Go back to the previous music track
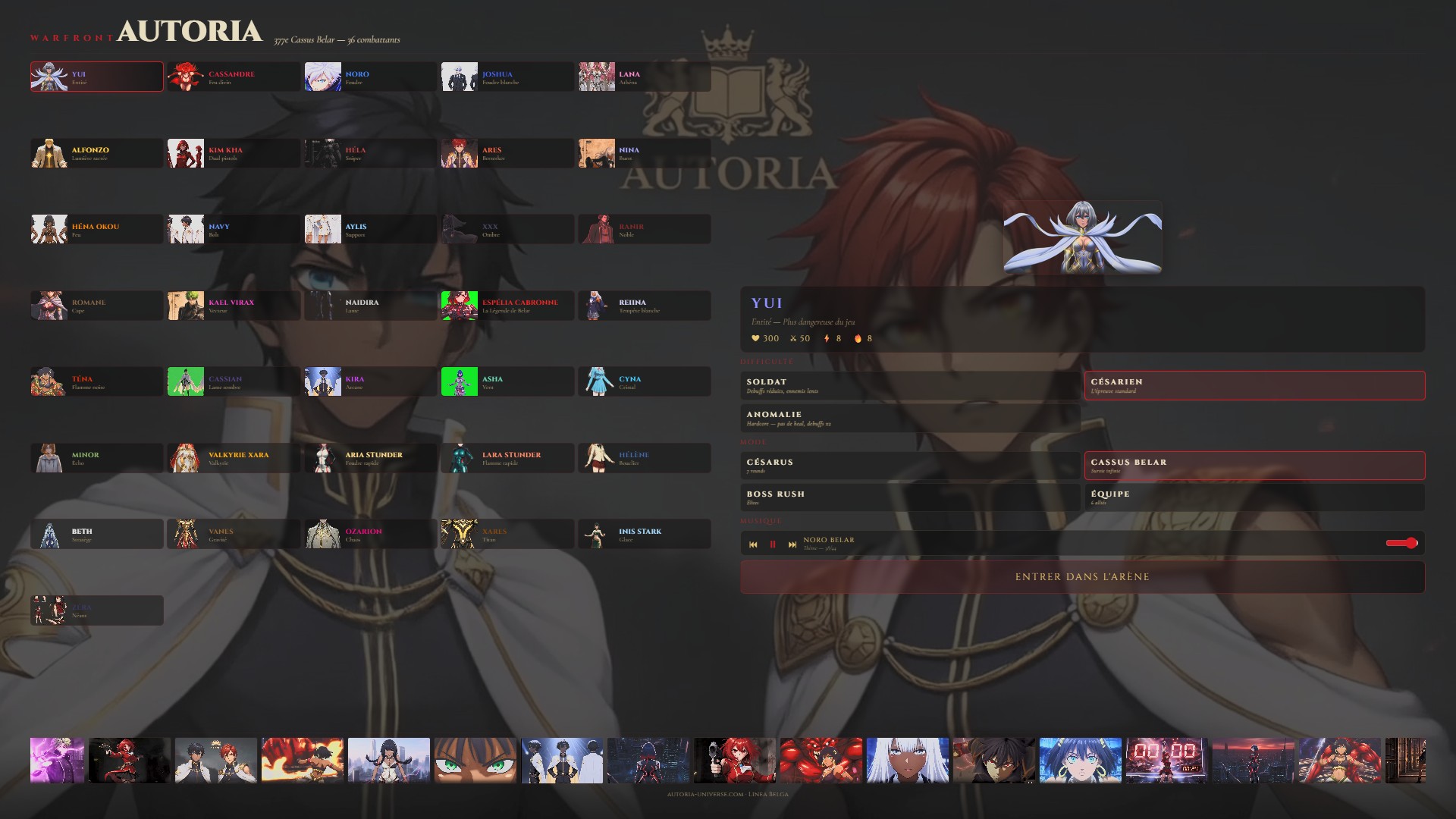The width and height of the screenshot is (1456, 819). click(753, 544)
